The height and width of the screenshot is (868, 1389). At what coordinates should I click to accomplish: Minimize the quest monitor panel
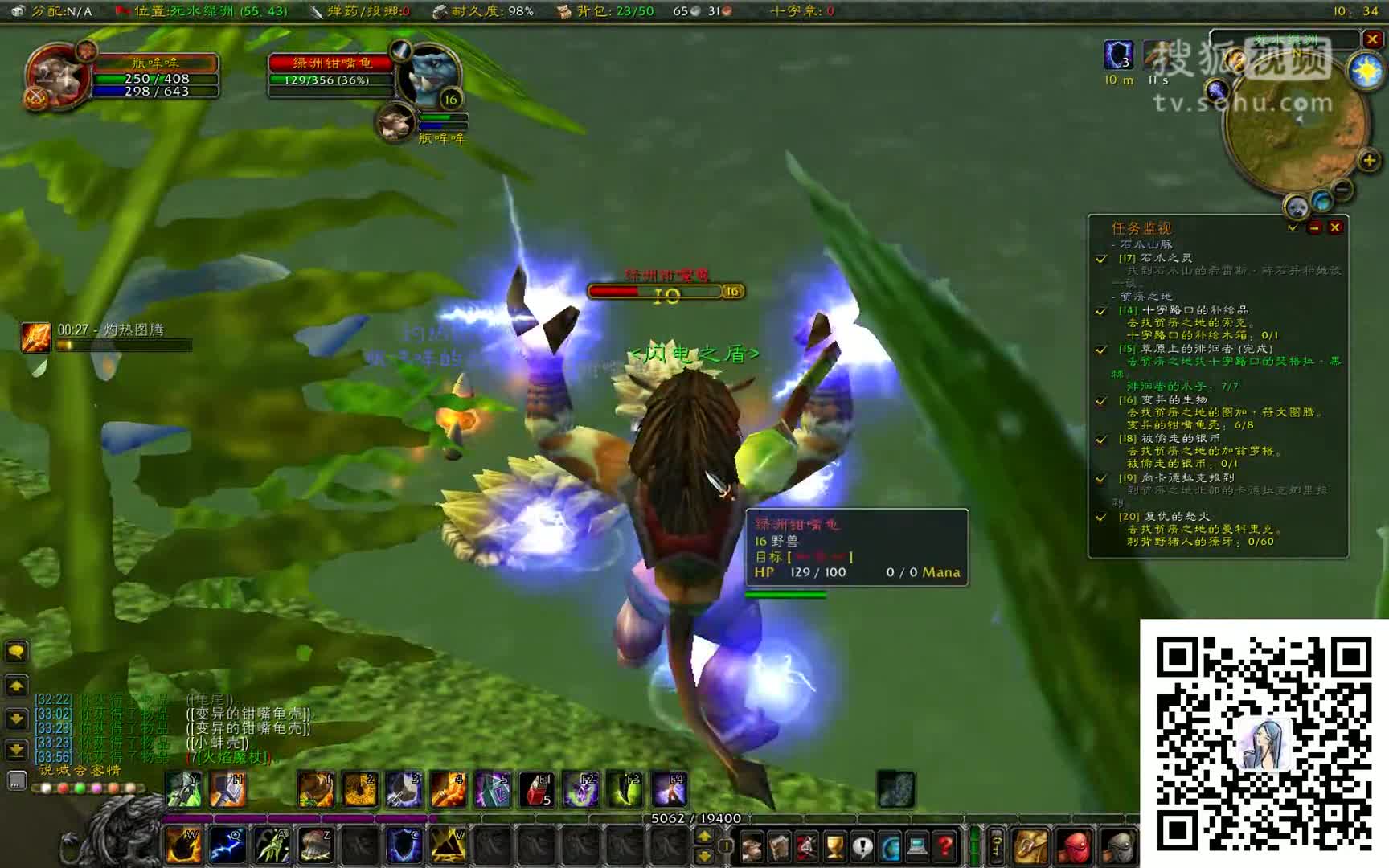(x=1315, y=228)
